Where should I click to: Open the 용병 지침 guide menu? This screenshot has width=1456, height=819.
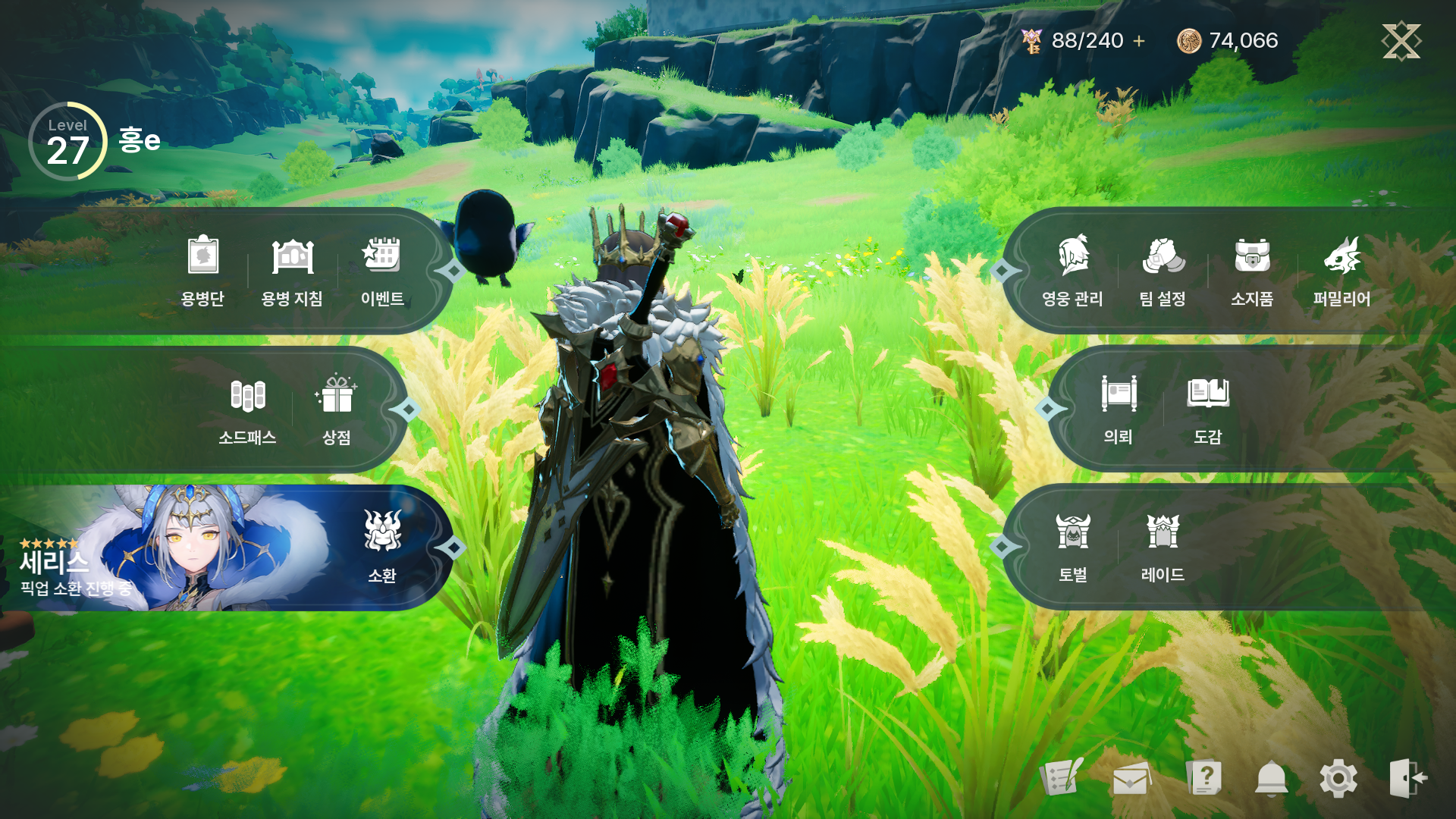[x=292, y=269]
